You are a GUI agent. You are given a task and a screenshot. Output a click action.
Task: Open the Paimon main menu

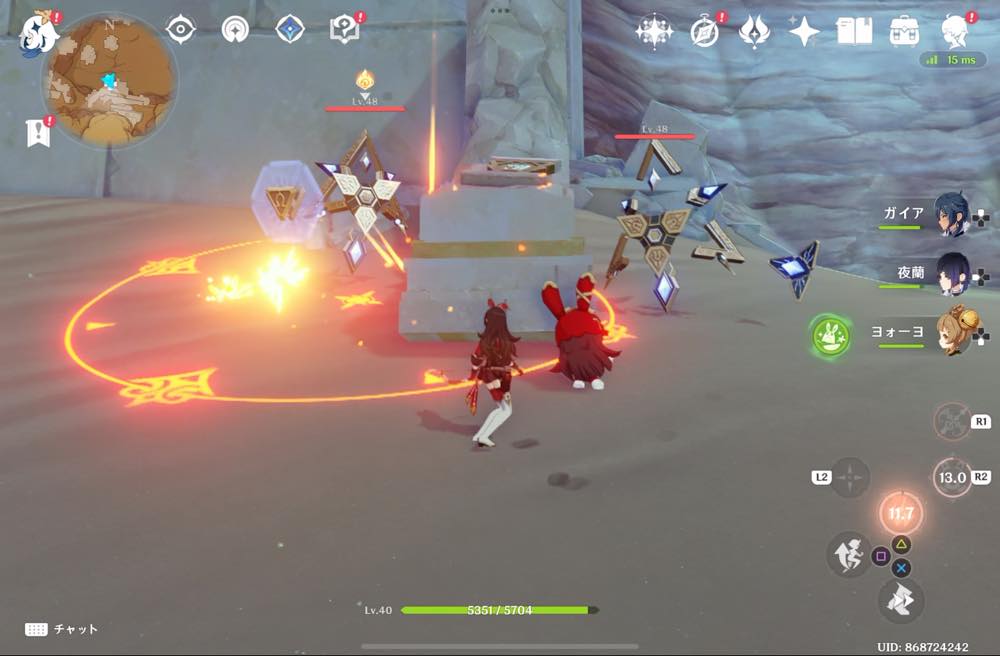click(x=38, y=33)
